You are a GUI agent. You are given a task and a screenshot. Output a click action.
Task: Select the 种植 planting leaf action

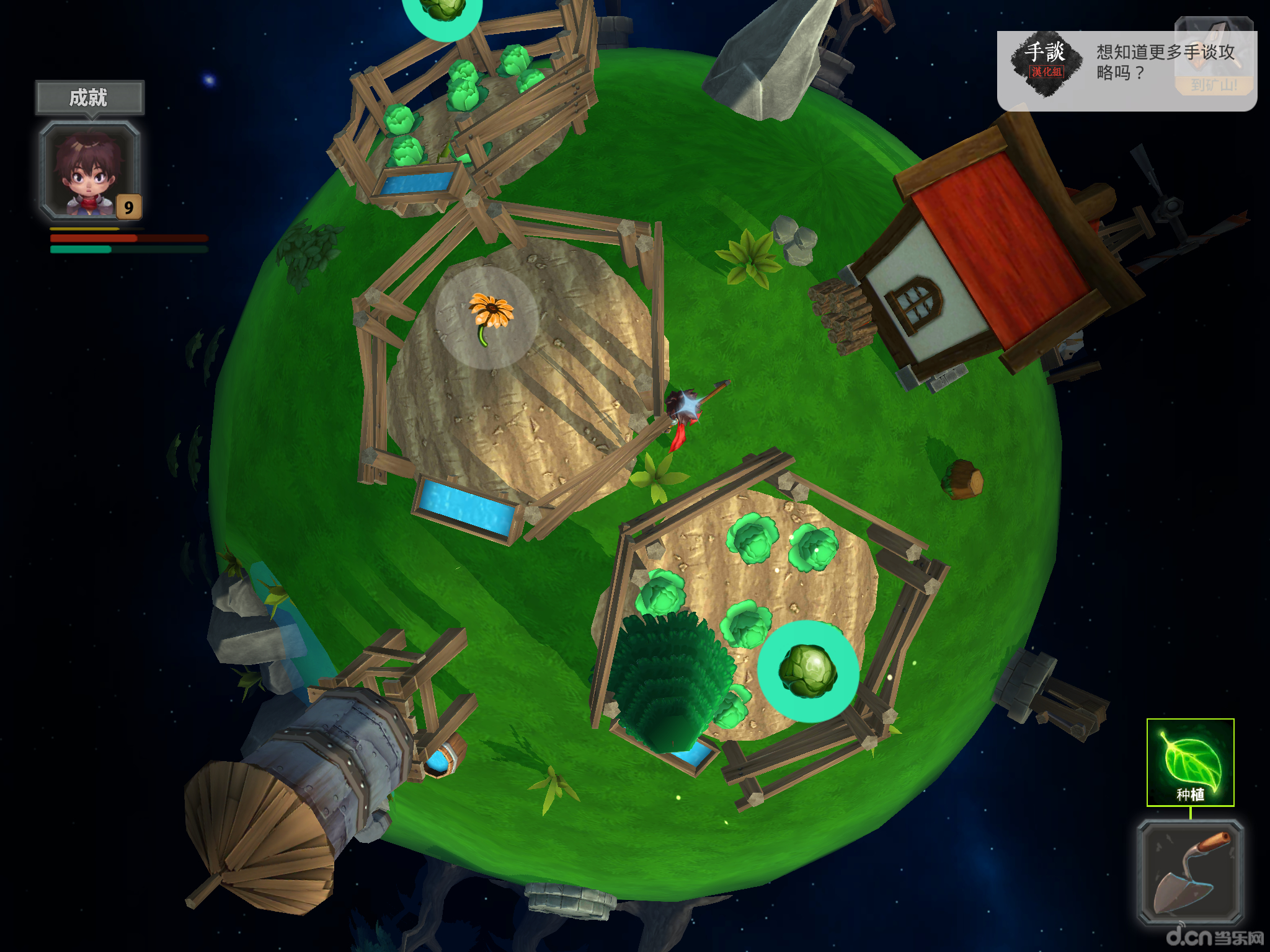pyautogui.click(x=1190, y=762)
